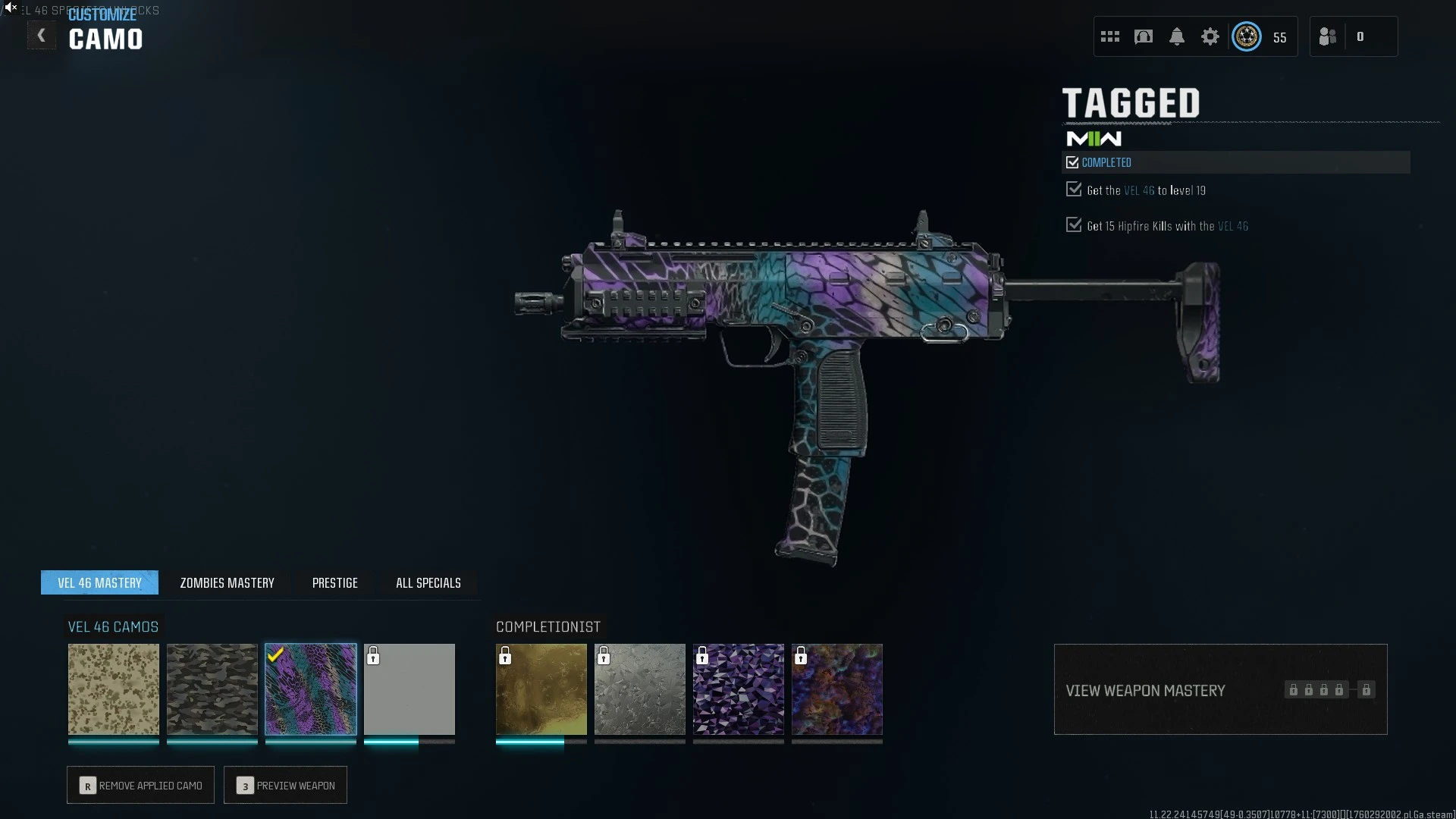Pick the locked purple polygon camo
The image size is (1456, 819).
click(739, 689)
